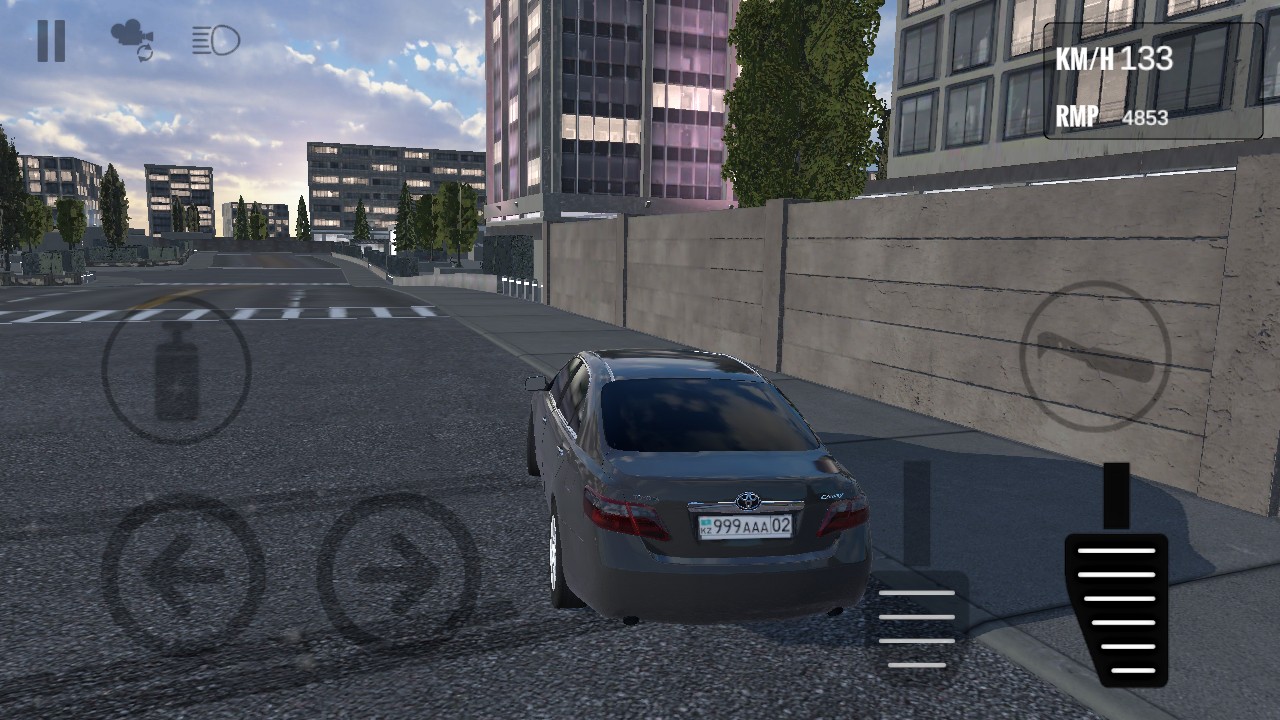The width and height of the screenshot is (1280, 720).
Task: Steer right with the right arrow
Action: click(x=398, y=571)
